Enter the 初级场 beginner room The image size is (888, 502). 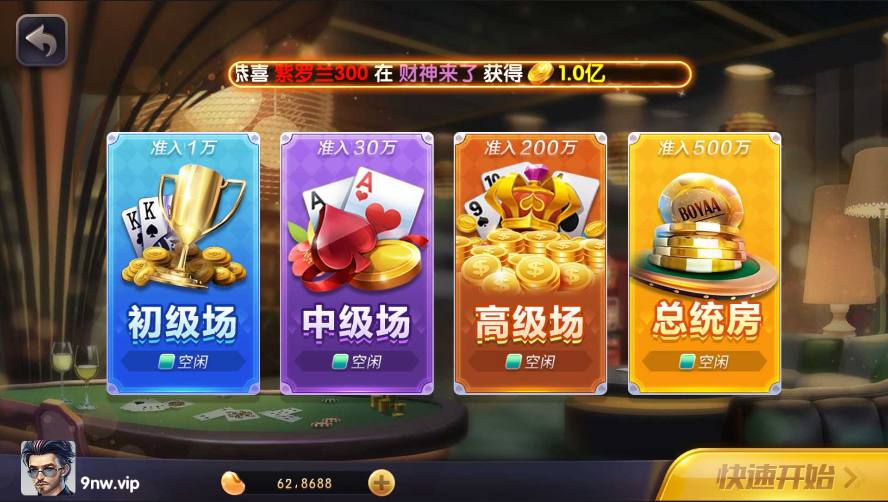point(183,262)
